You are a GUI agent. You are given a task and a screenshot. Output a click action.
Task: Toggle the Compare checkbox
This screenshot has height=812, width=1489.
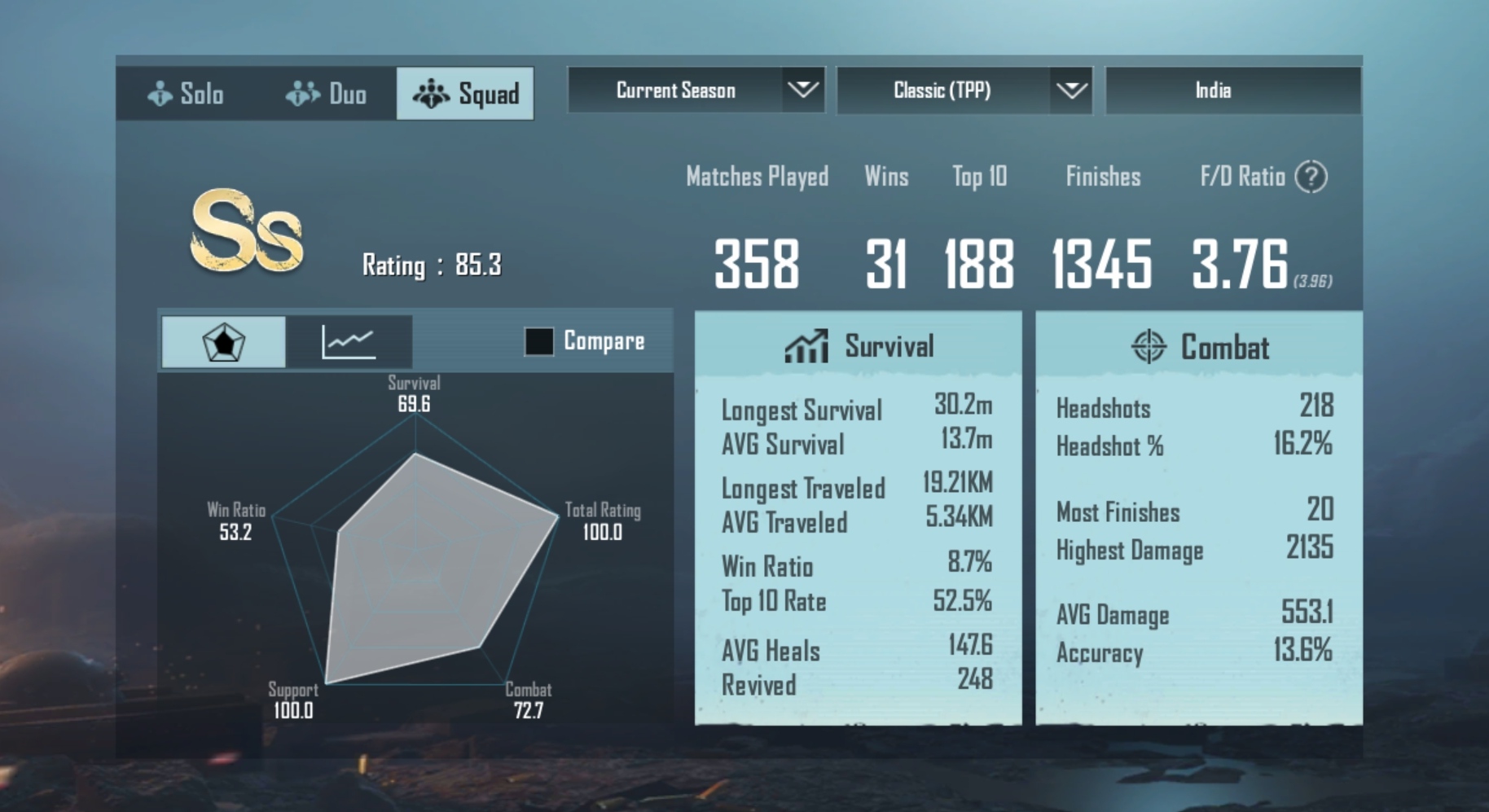(539, 341)
